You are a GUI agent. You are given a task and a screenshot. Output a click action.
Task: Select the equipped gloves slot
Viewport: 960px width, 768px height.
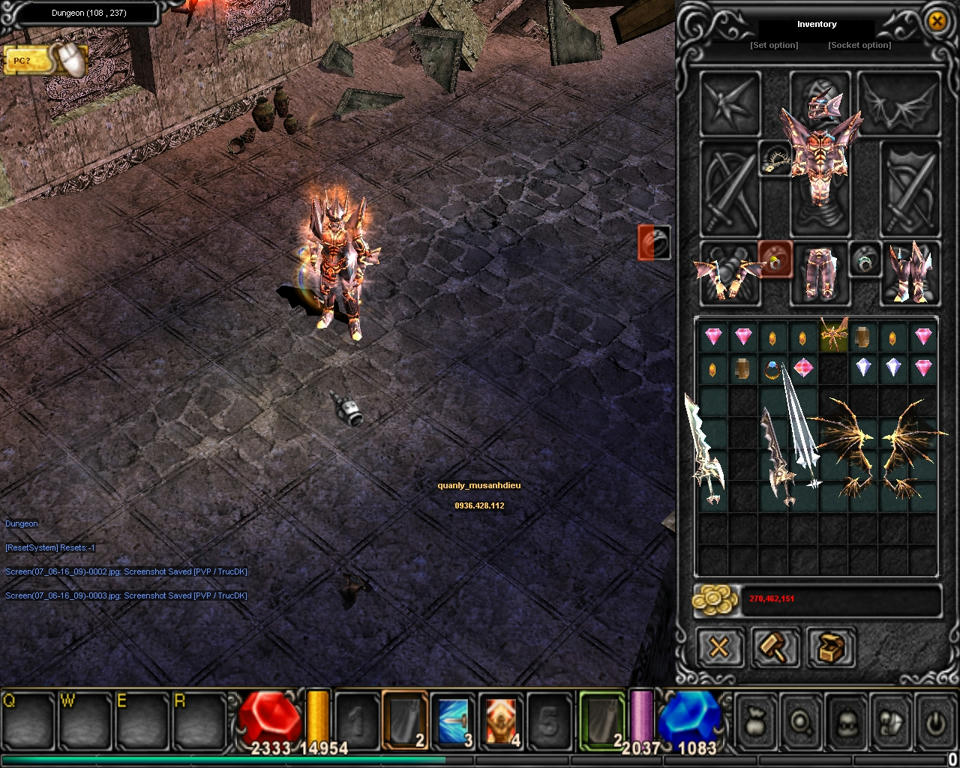(728, 272)
